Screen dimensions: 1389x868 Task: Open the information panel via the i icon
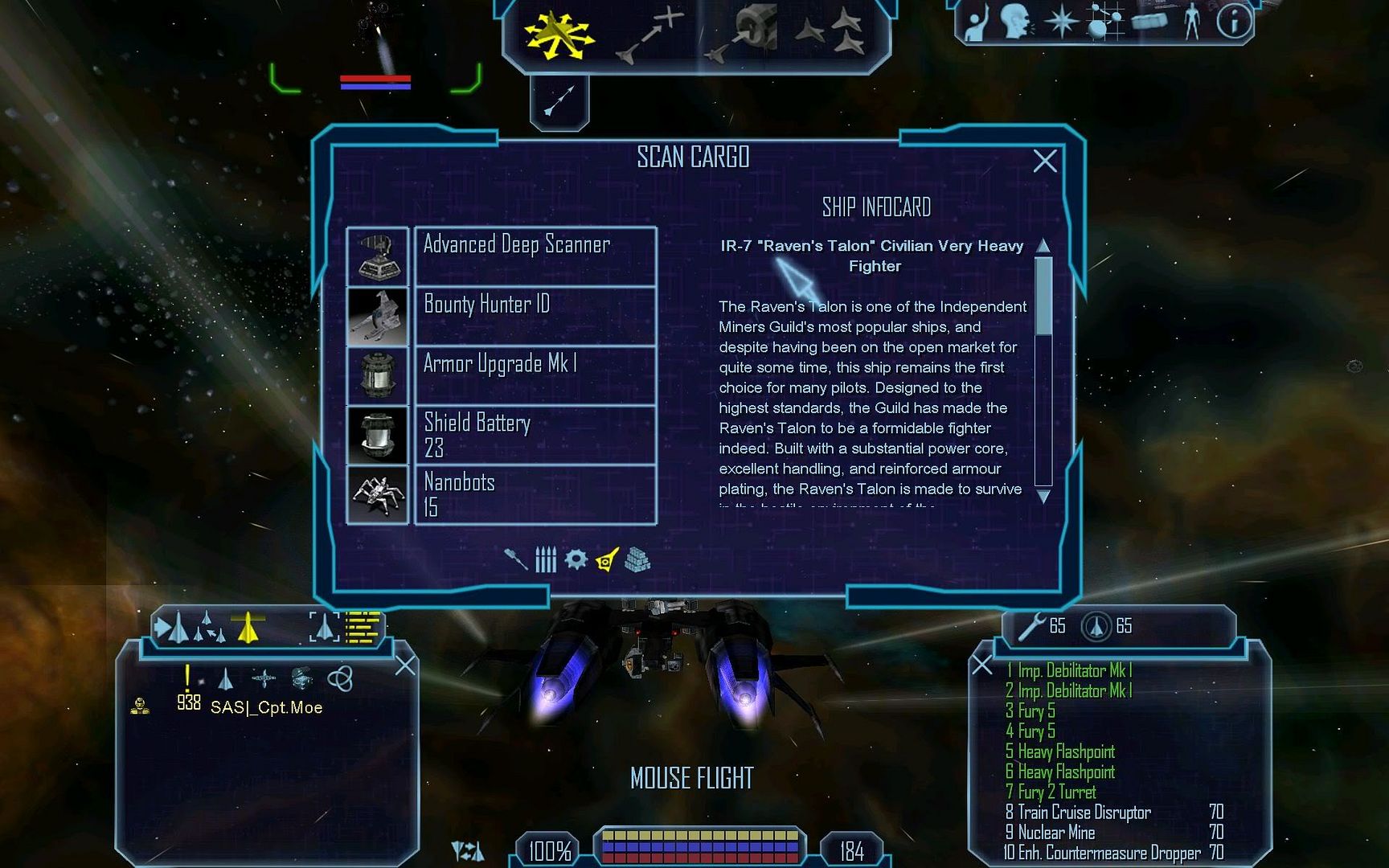[1233, 22]
